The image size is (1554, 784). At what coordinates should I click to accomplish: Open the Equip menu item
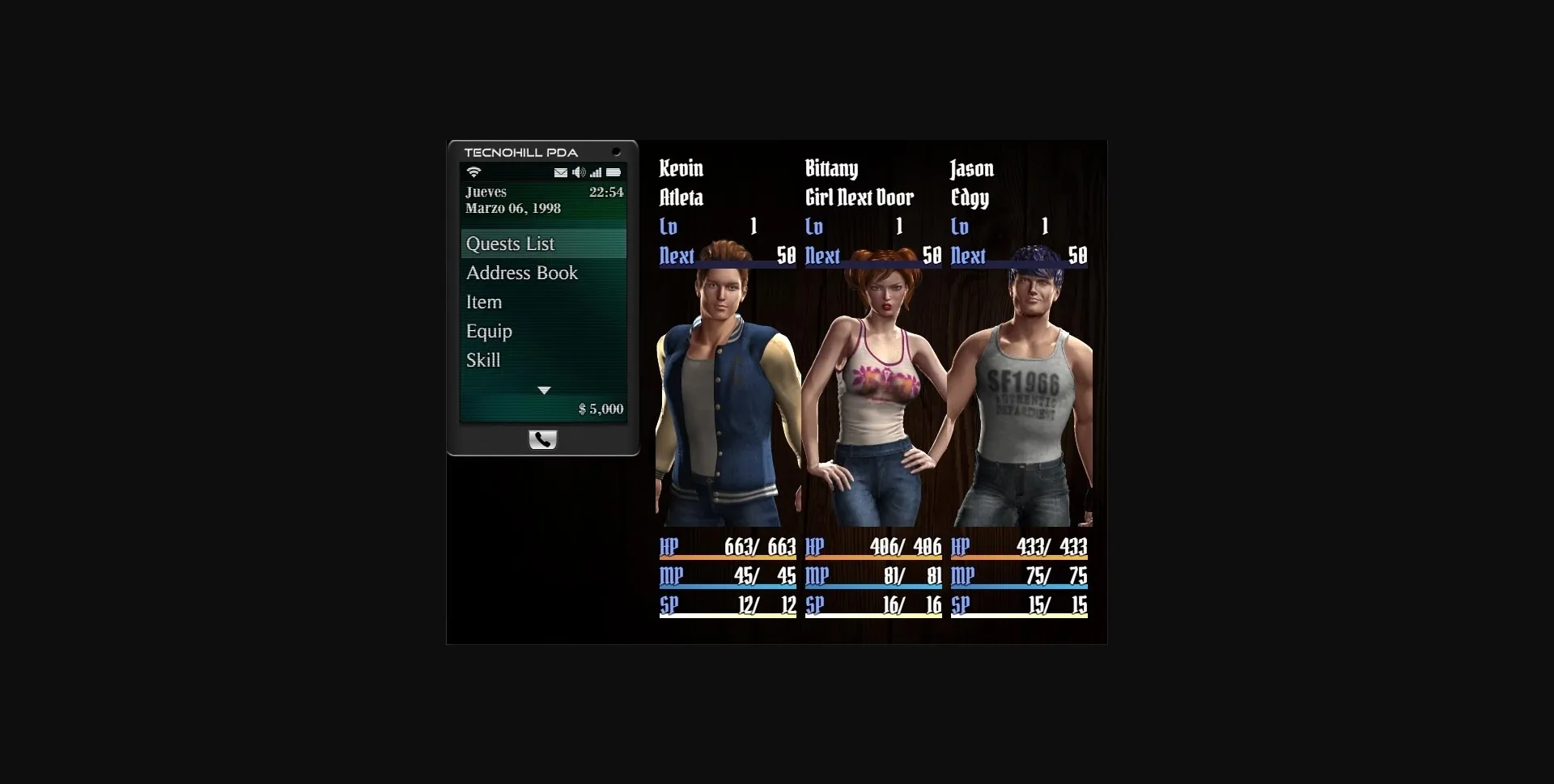click(489, 331)
